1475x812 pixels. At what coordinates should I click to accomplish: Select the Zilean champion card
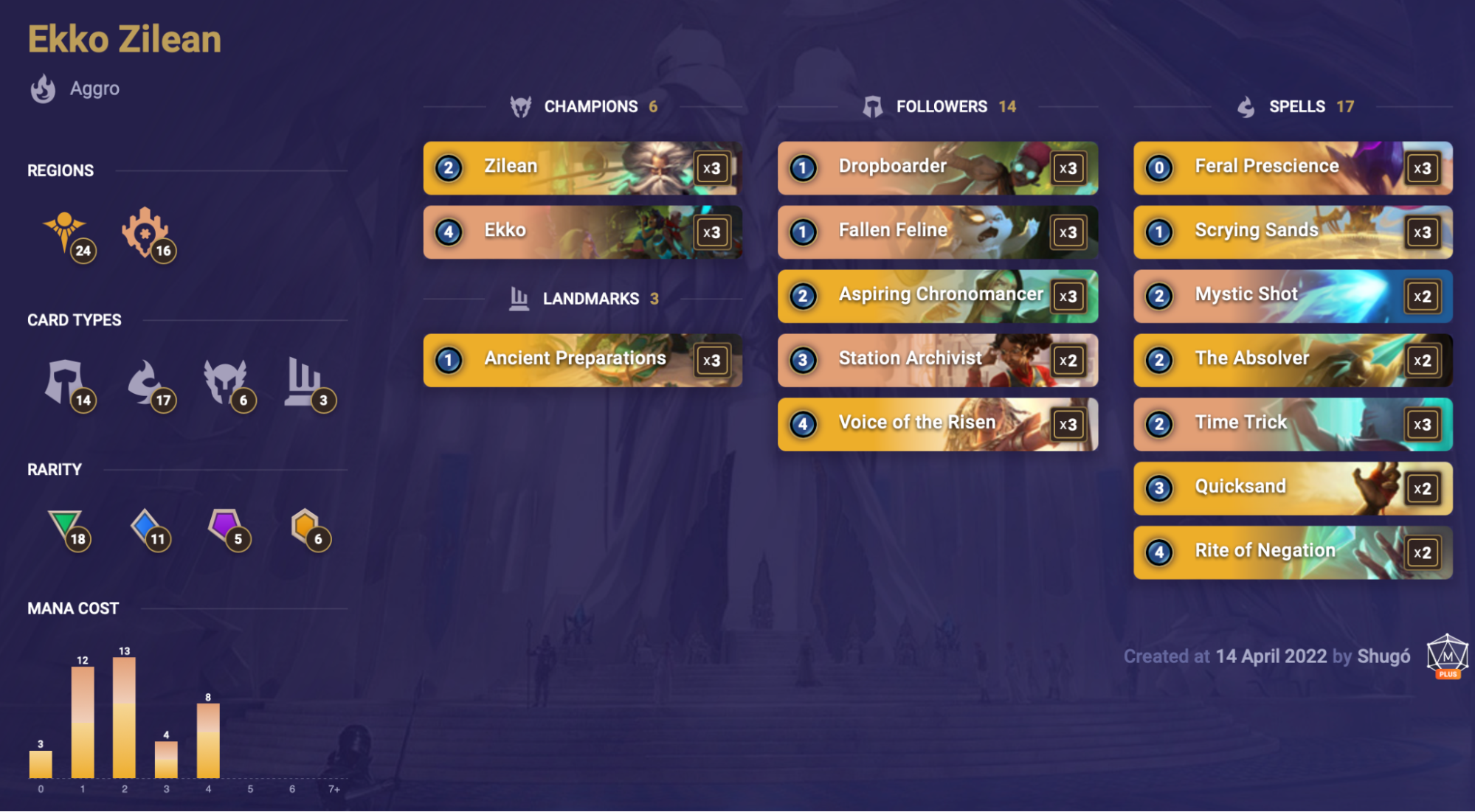pyautogui.click(x=582, y=167)
